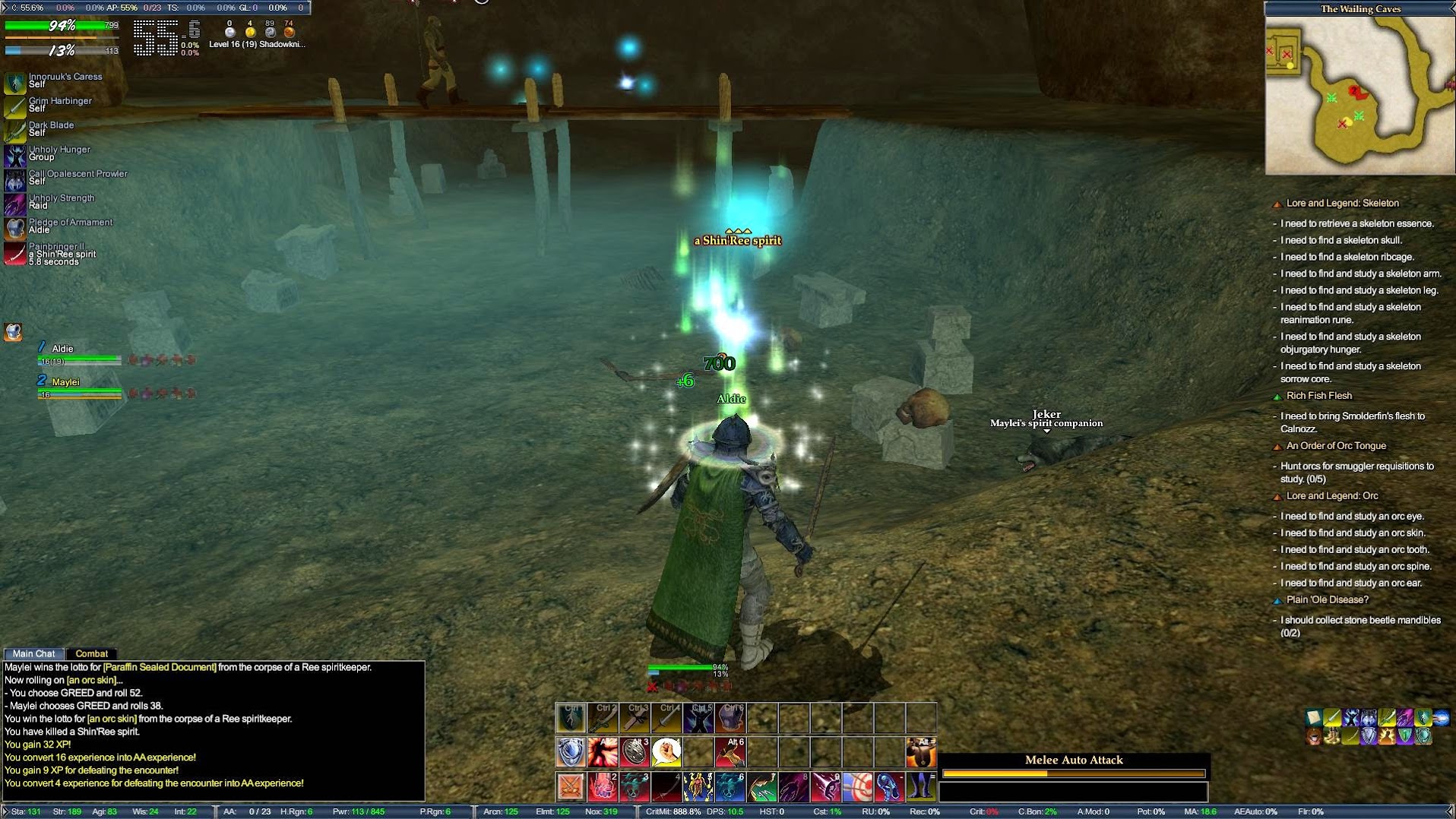The image size is (1456, 819).
Task: Open the An Order of Orc Tongue quest
Action: [1335, 446]
